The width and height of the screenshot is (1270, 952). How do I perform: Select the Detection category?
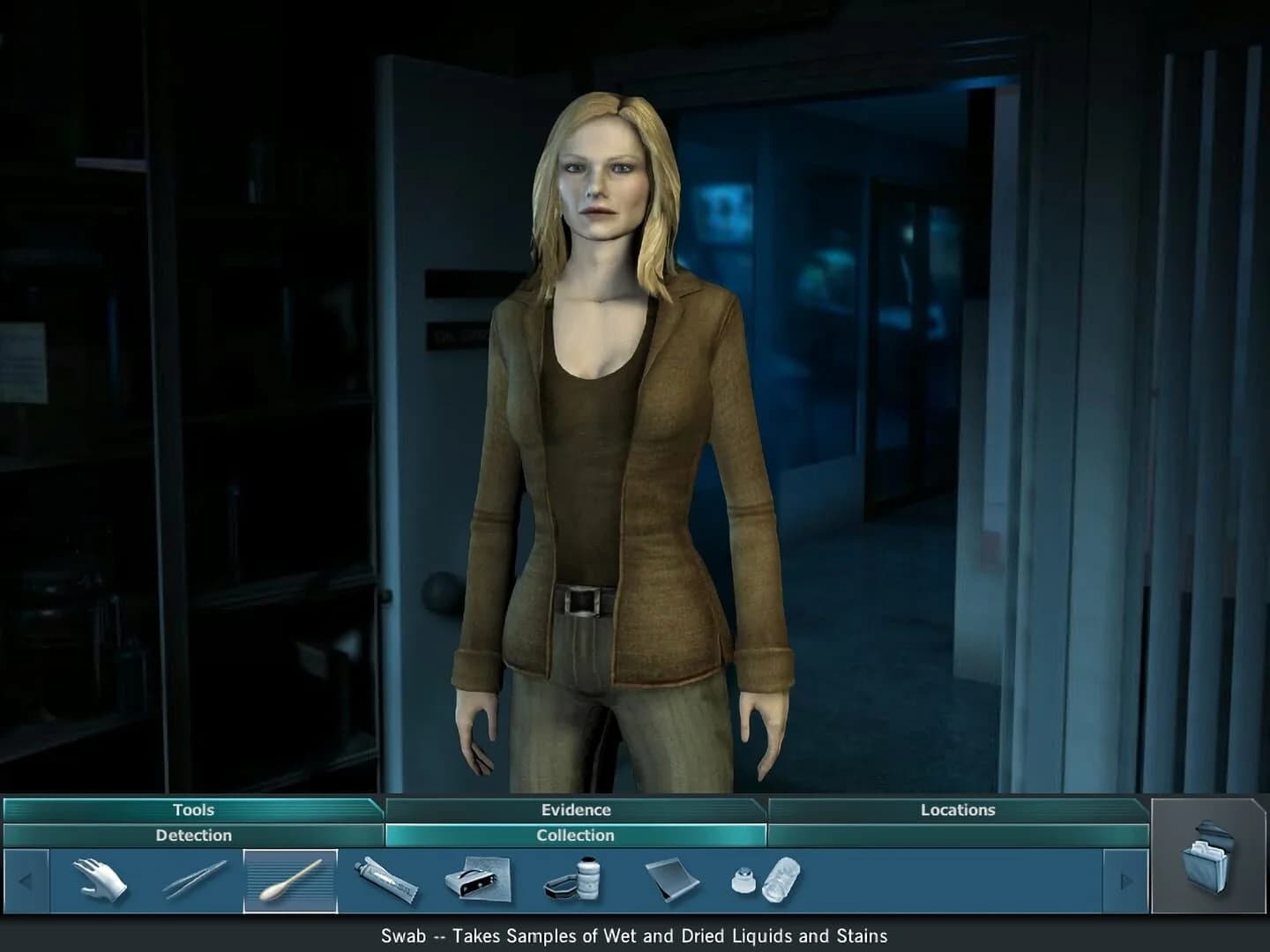(193, 836)
